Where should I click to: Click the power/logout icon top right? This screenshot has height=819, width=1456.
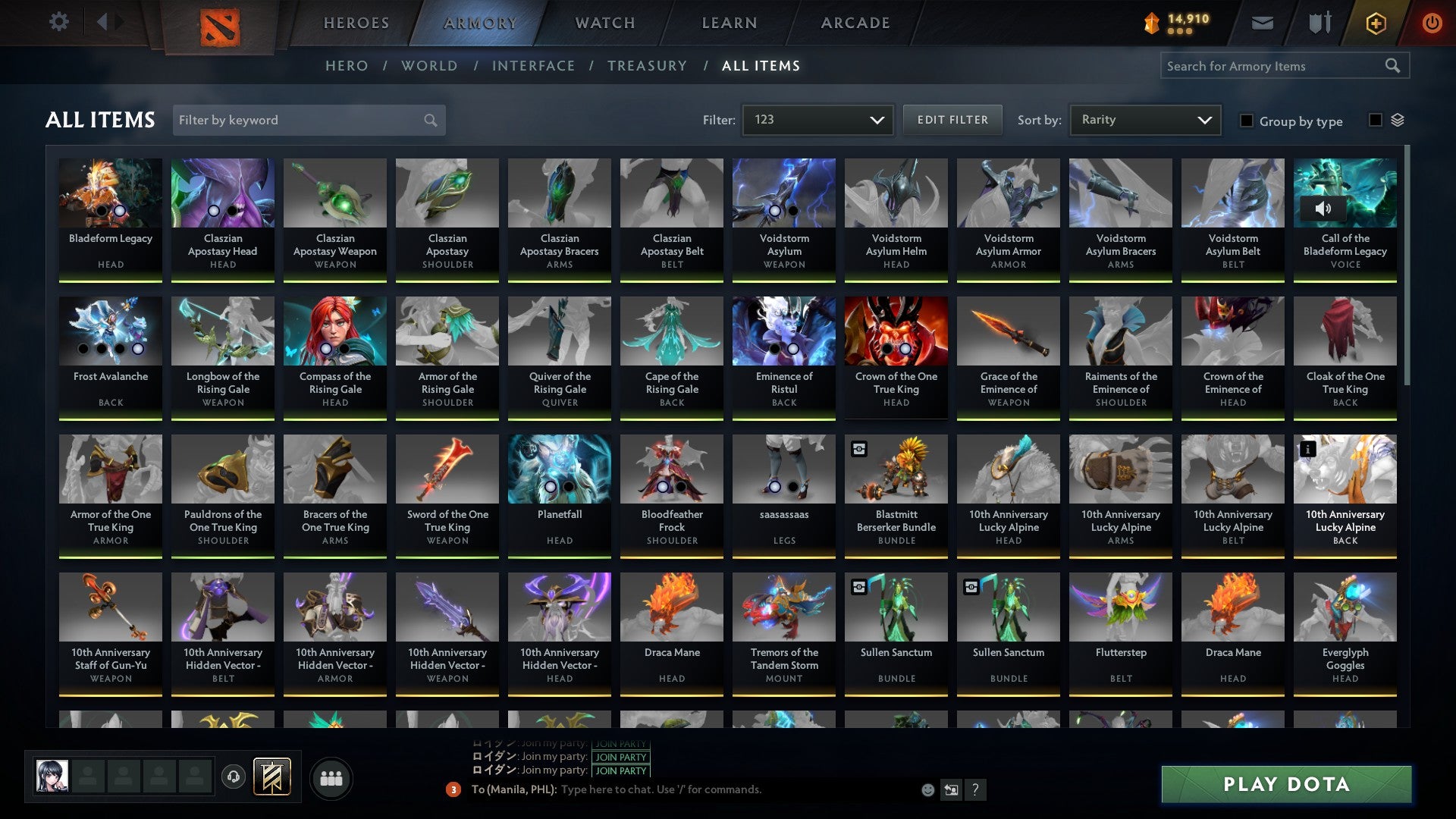[x=1432, y=23]
